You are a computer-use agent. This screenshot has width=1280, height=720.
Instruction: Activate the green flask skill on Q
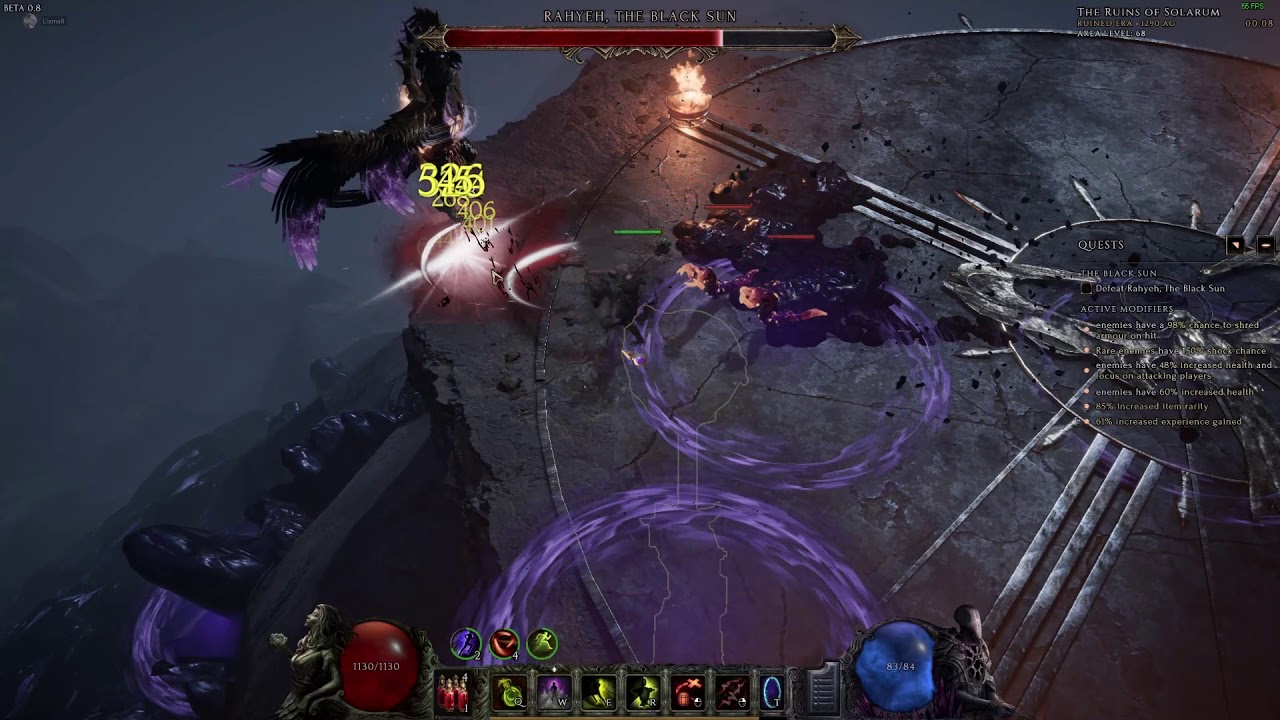pos(510,692)
